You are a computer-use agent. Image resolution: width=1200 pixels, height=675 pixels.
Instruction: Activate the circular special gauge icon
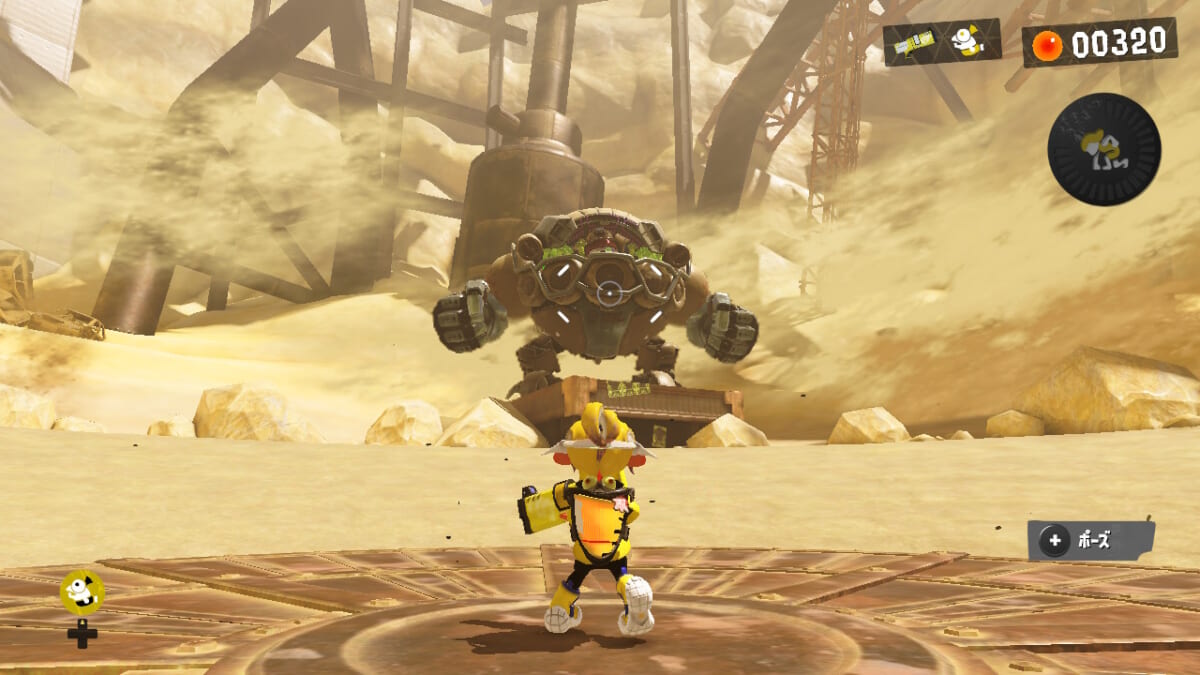tap(1103, 149)
